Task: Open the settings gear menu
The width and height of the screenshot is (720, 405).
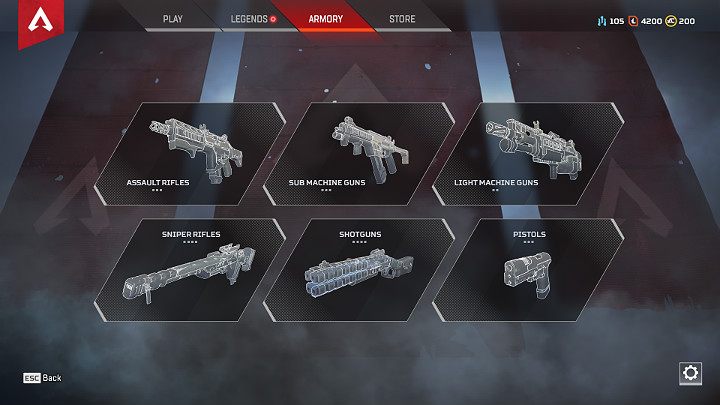Action: (689, 373)
